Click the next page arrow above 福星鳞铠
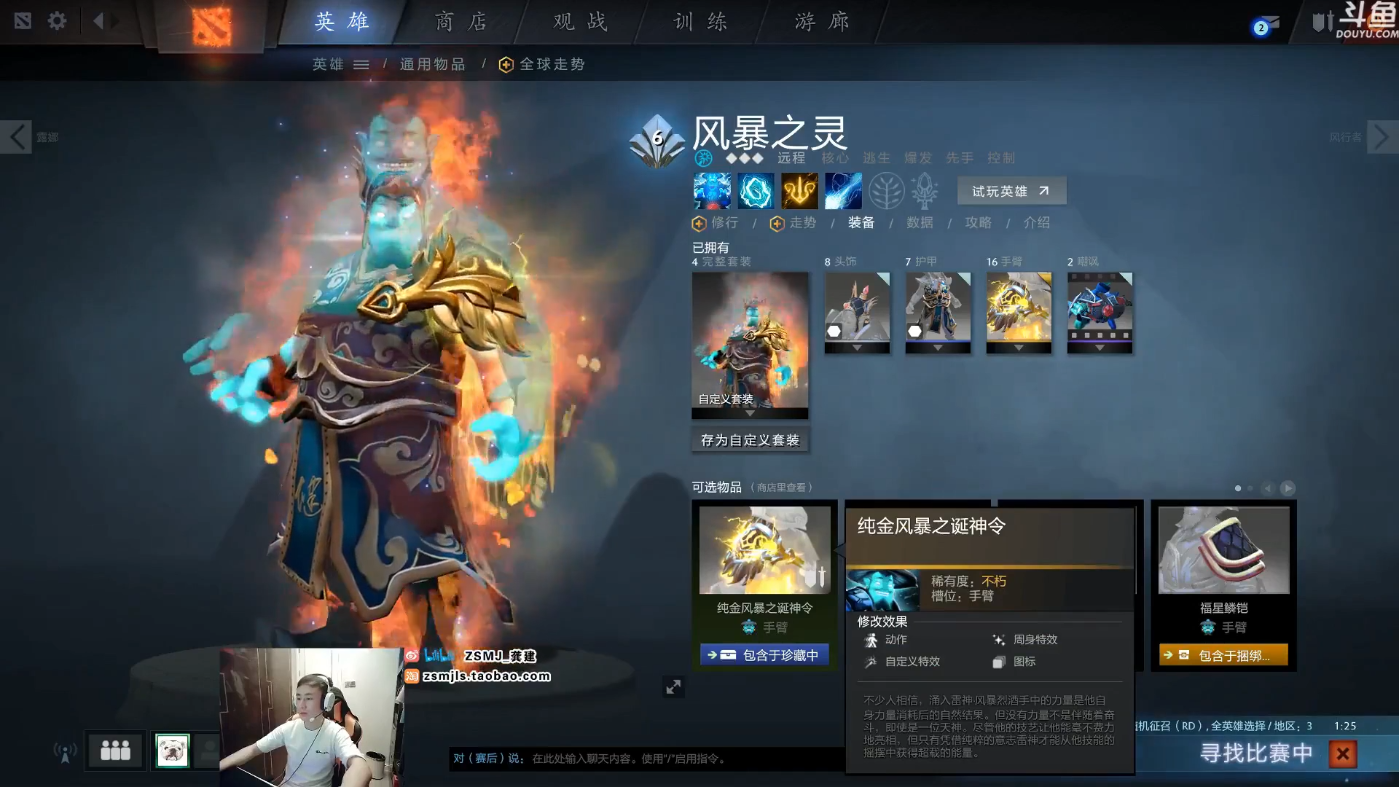Screen dimensions: 1399x787 (1289, 488)
